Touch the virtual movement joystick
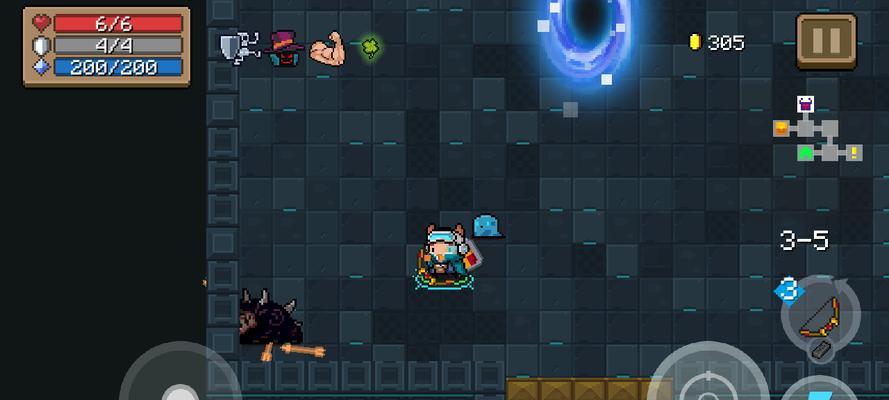This screenshot has width=889, height=400. click(x=179, y=385)
